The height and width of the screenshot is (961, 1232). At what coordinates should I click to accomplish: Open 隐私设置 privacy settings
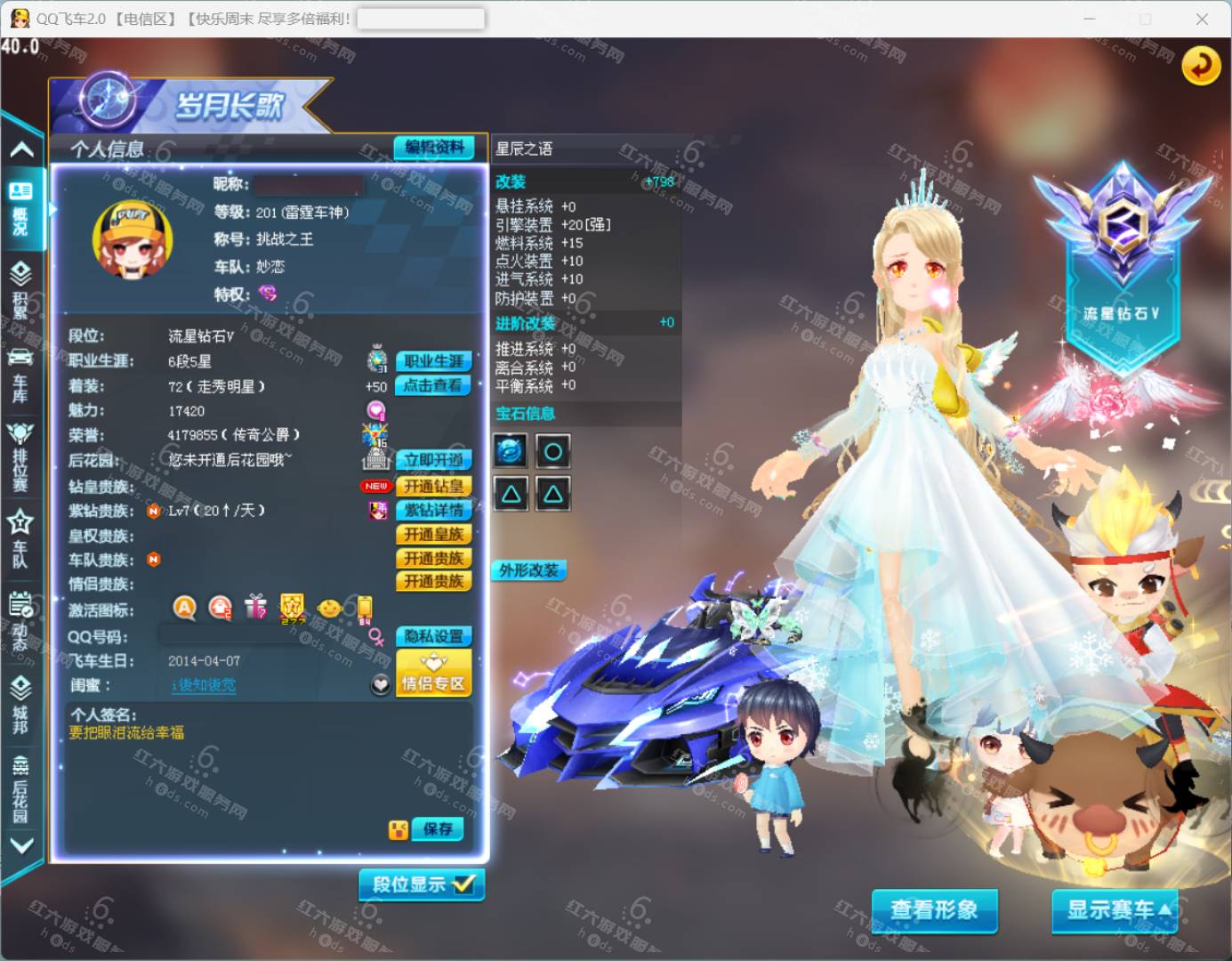pyautogui.click(x=433, y=636)
